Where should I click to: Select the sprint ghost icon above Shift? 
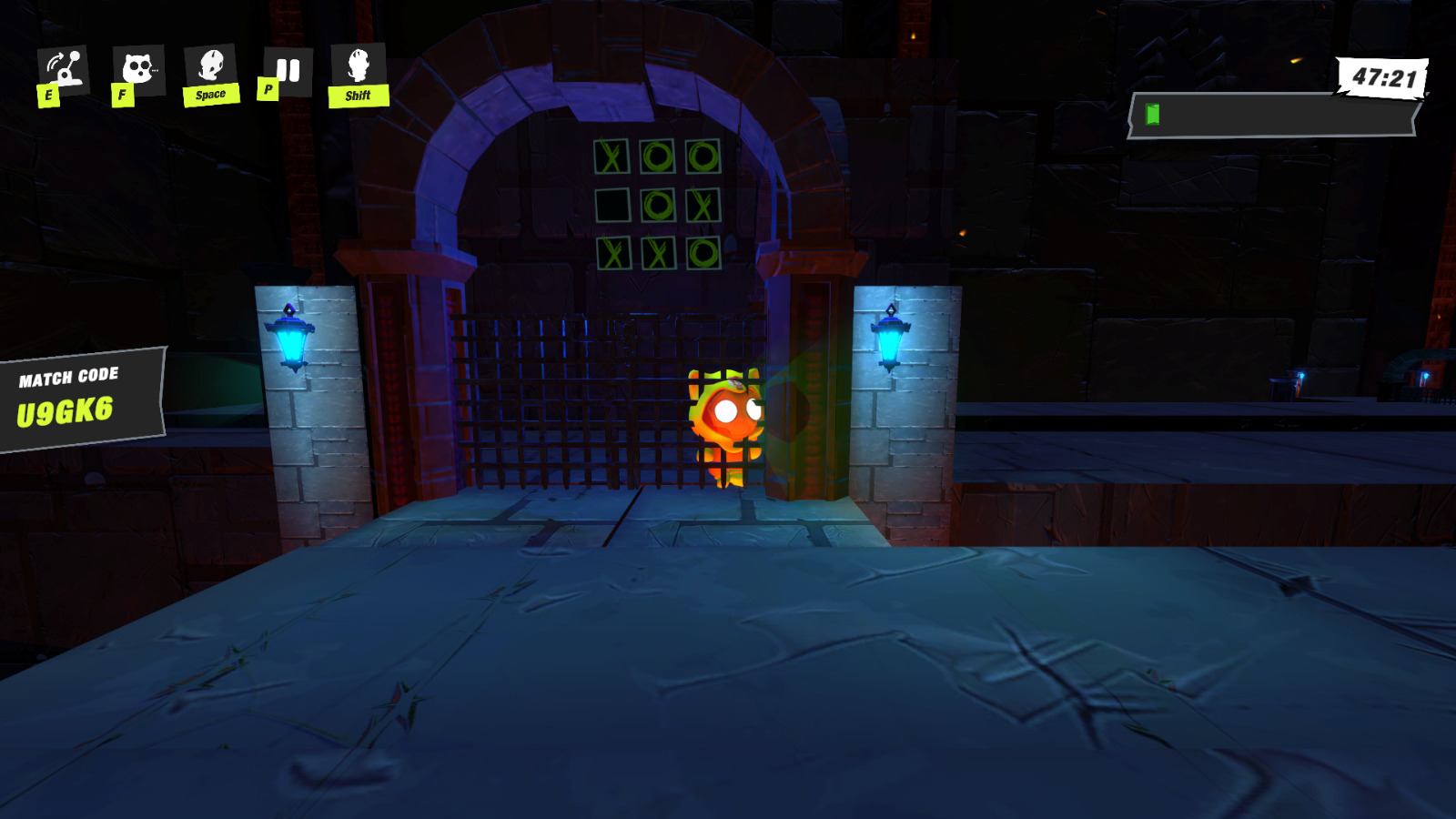point(359,66)
